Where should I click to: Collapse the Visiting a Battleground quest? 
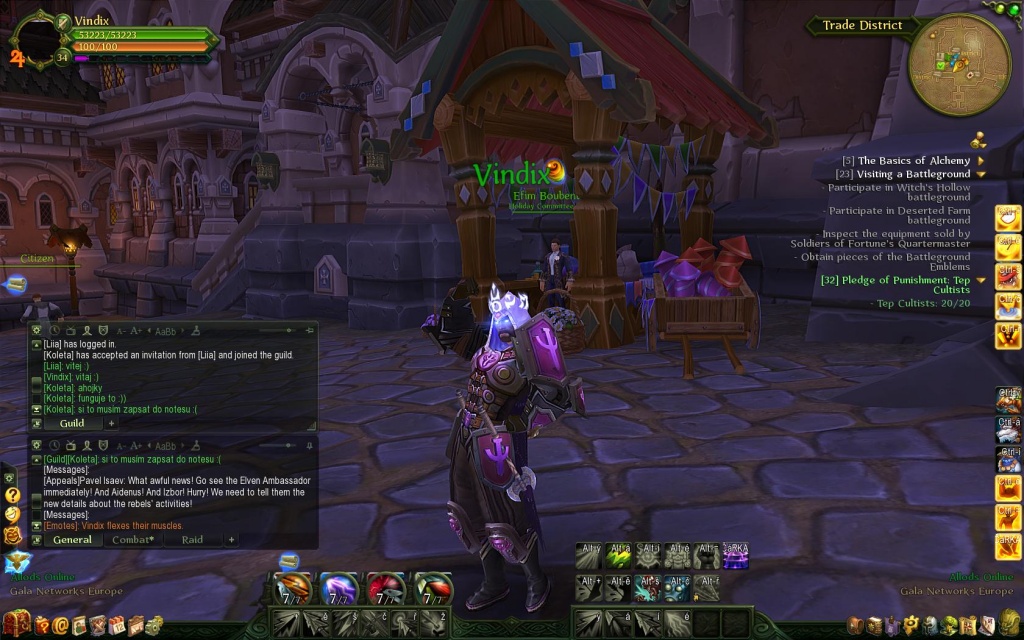tap(981, 174)
